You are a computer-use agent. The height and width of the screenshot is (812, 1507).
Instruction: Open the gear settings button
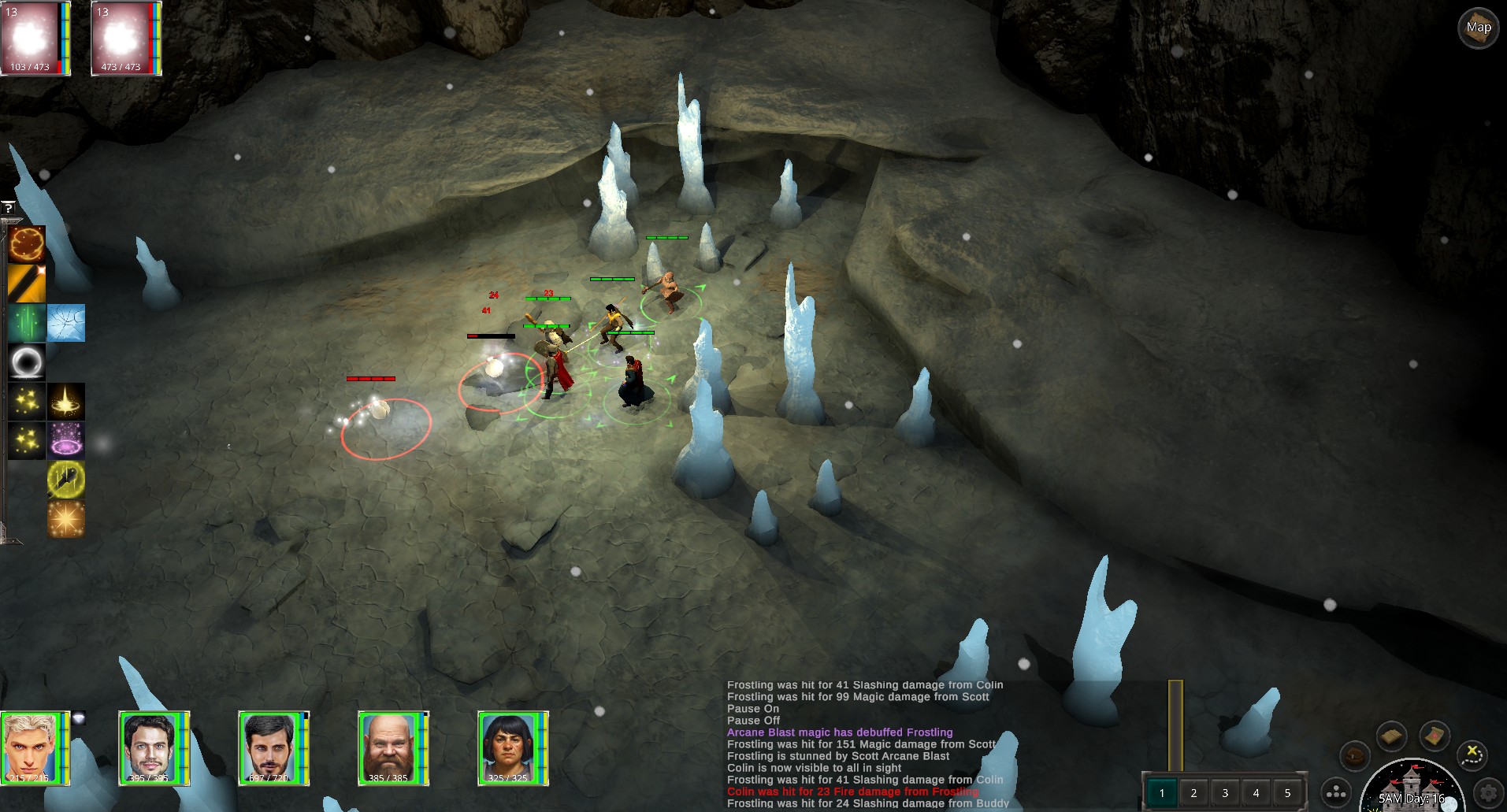click(x=1489, y=792)
